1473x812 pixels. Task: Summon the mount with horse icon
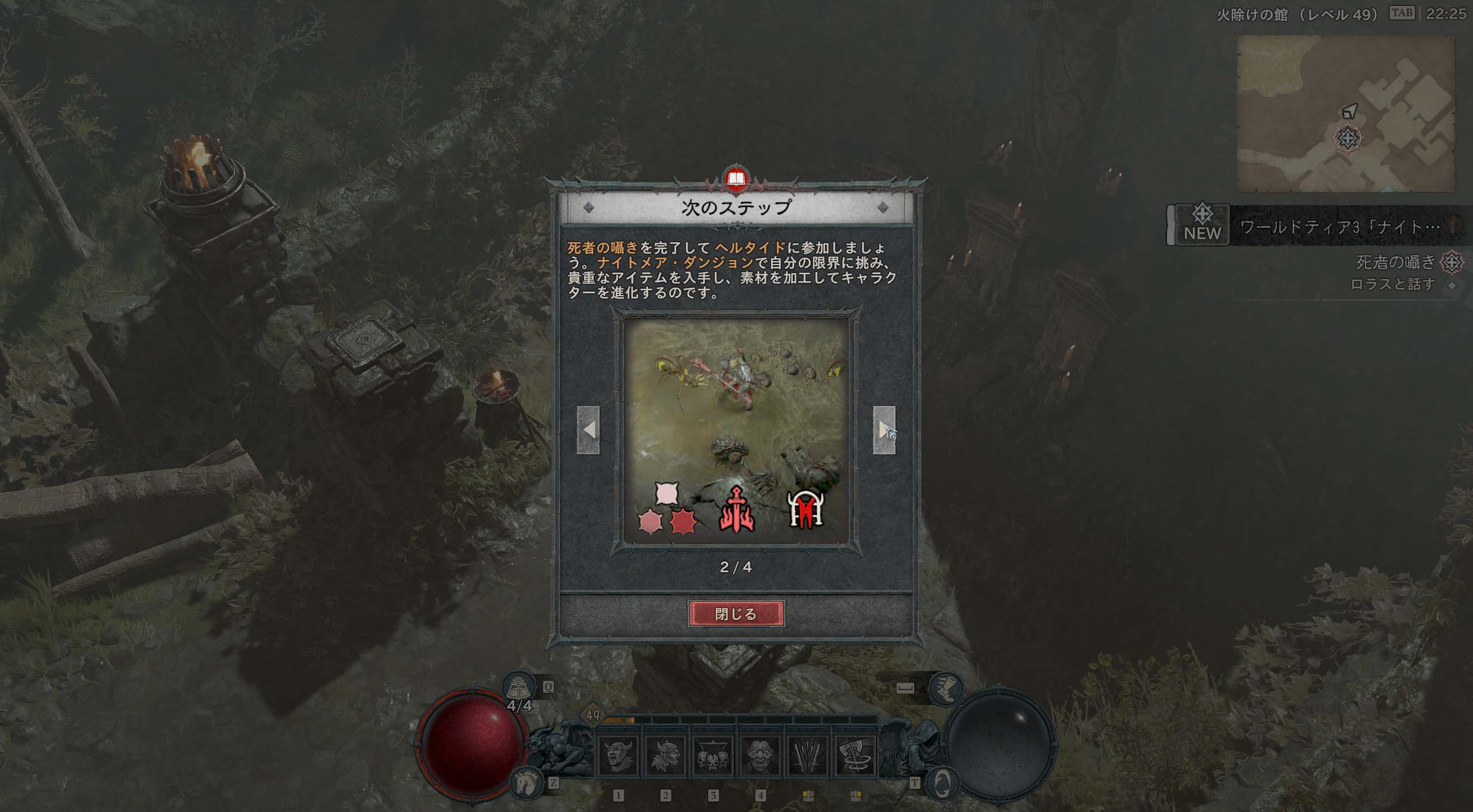click(524, 783)
